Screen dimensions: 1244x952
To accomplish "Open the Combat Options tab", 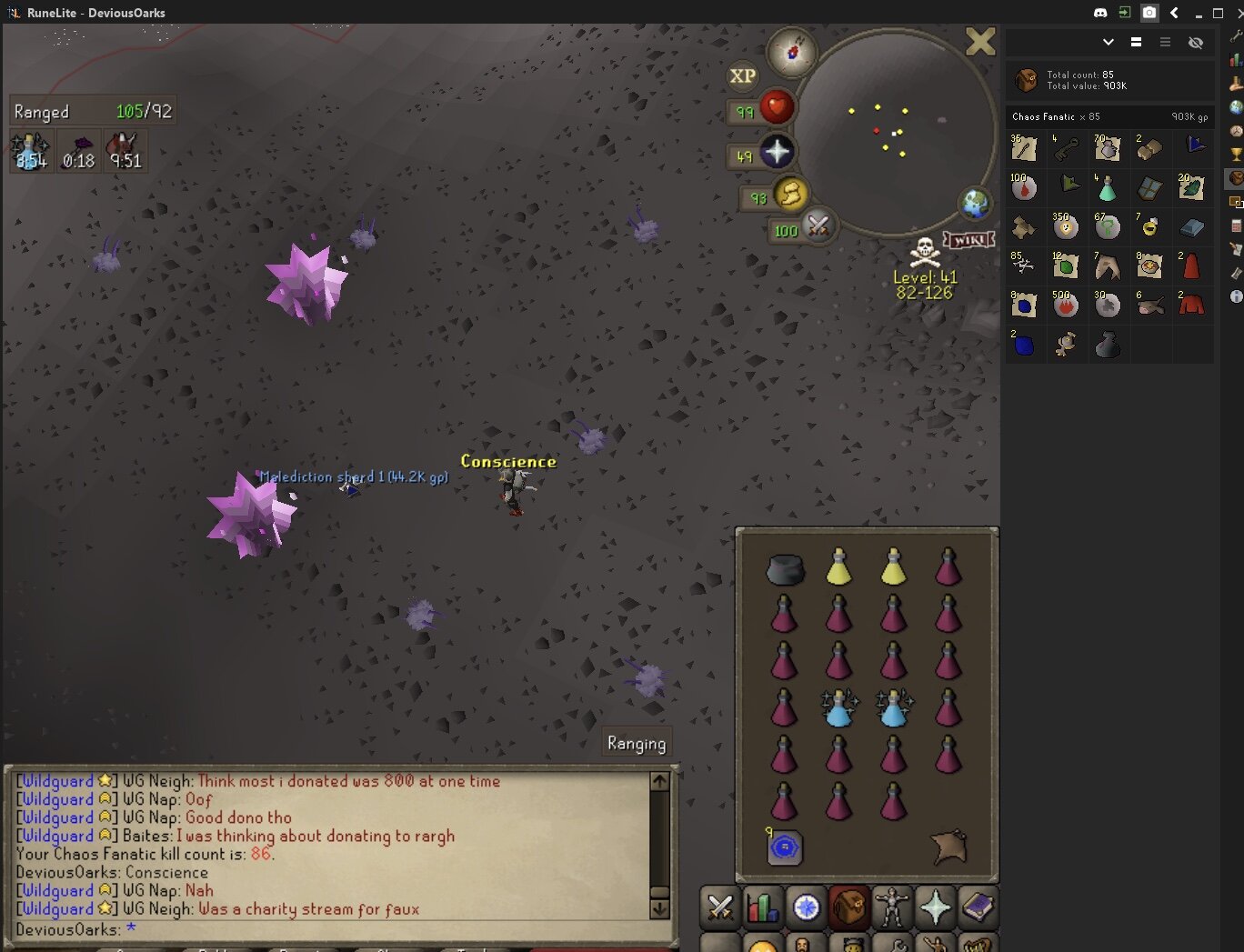I will (720, 907).
